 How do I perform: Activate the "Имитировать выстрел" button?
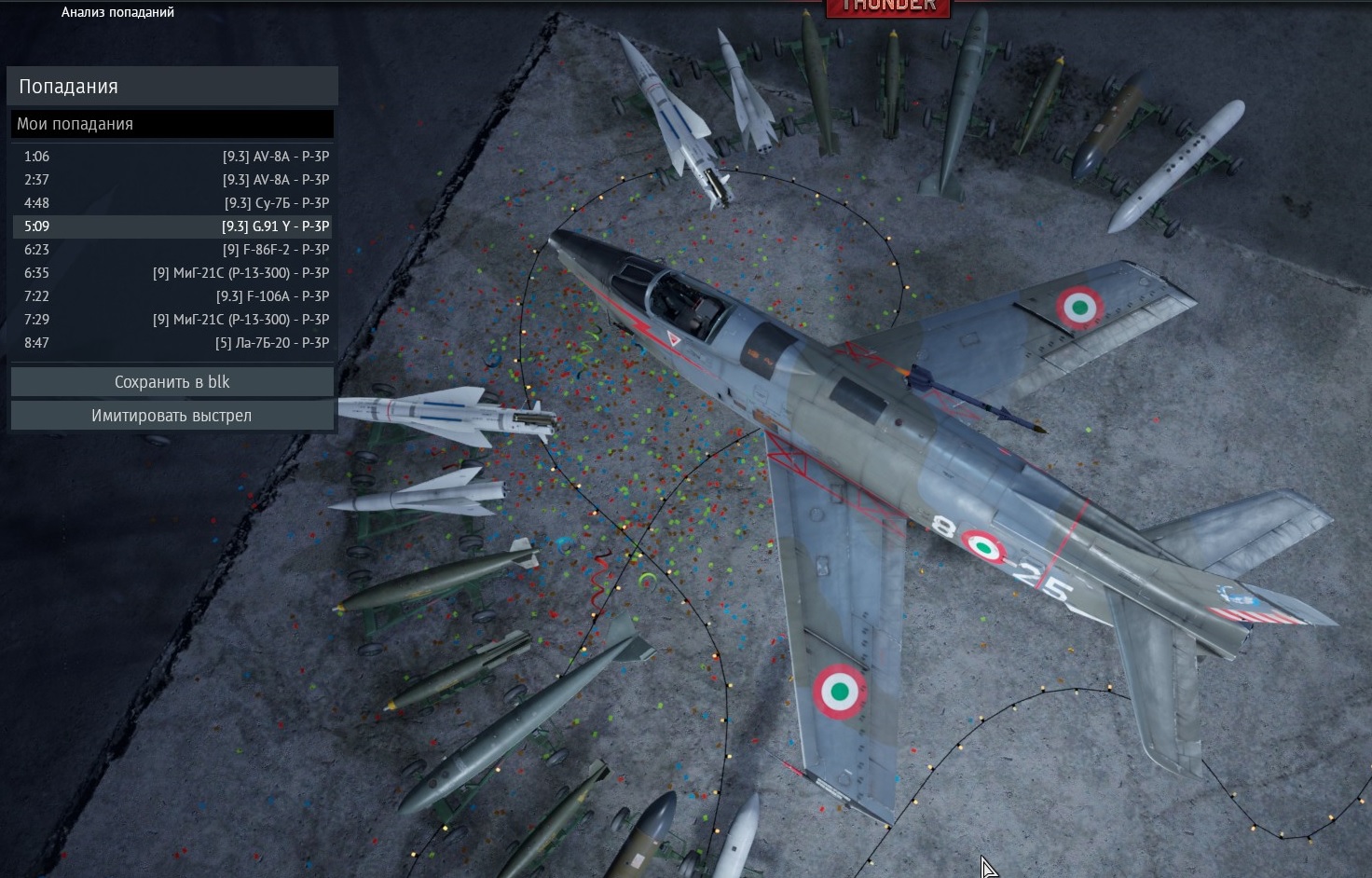(171, 416)
